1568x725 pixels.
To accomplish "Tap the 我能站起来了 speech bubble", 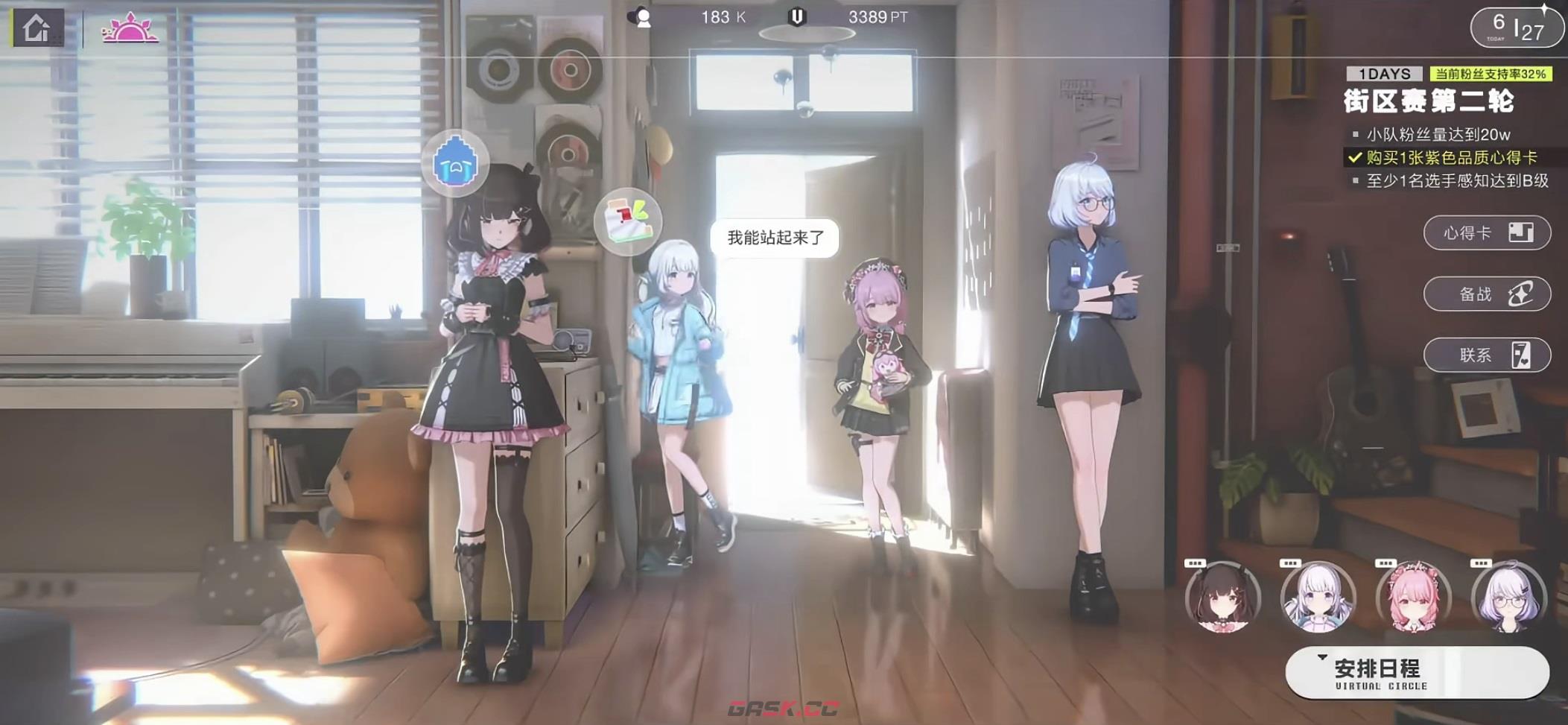I will 775,238.
